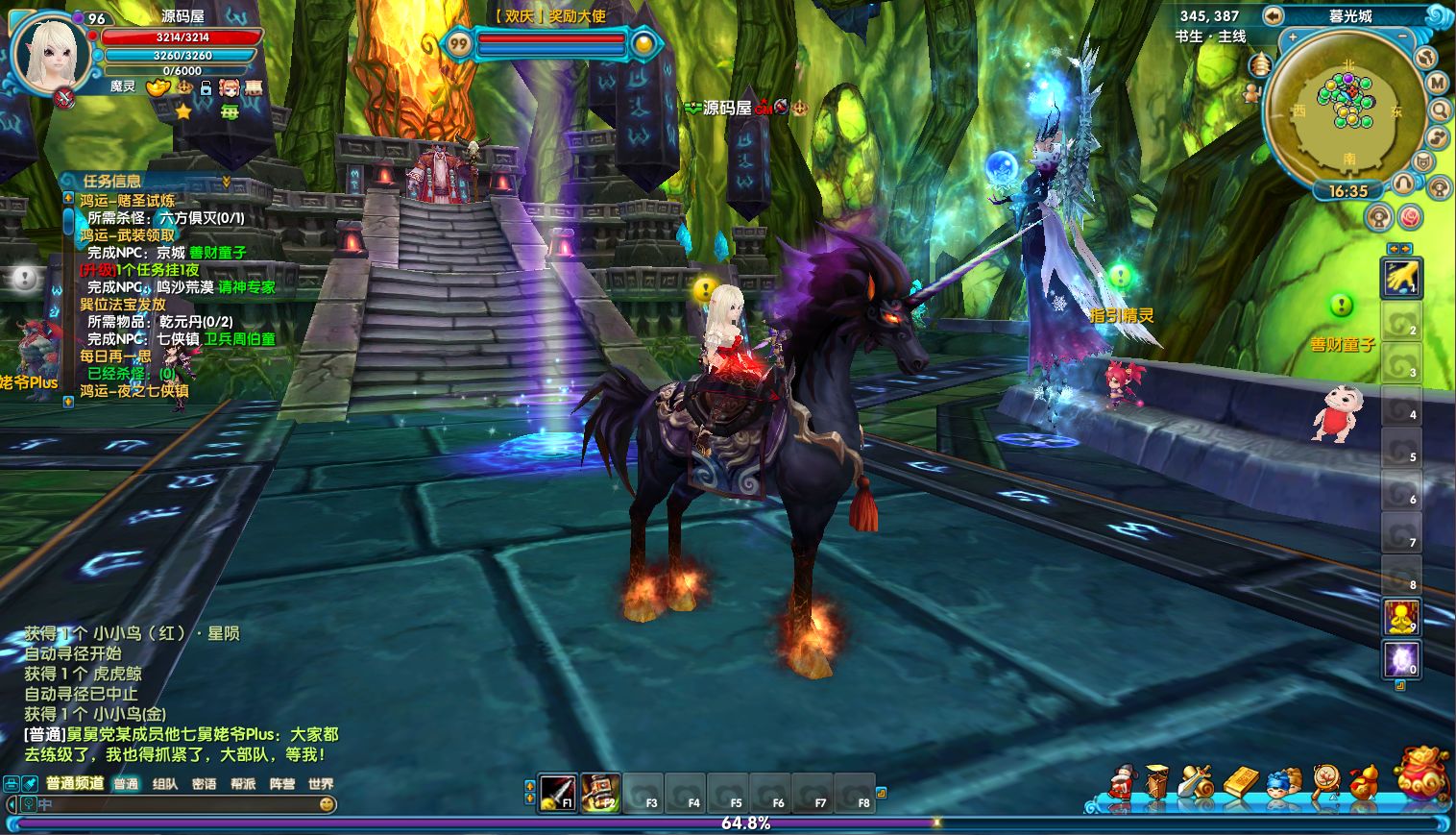Viewport: 1456px width, 835px height.
Task: Open the golden book icon in bottom bar
Action: [x=1240, y=782]
